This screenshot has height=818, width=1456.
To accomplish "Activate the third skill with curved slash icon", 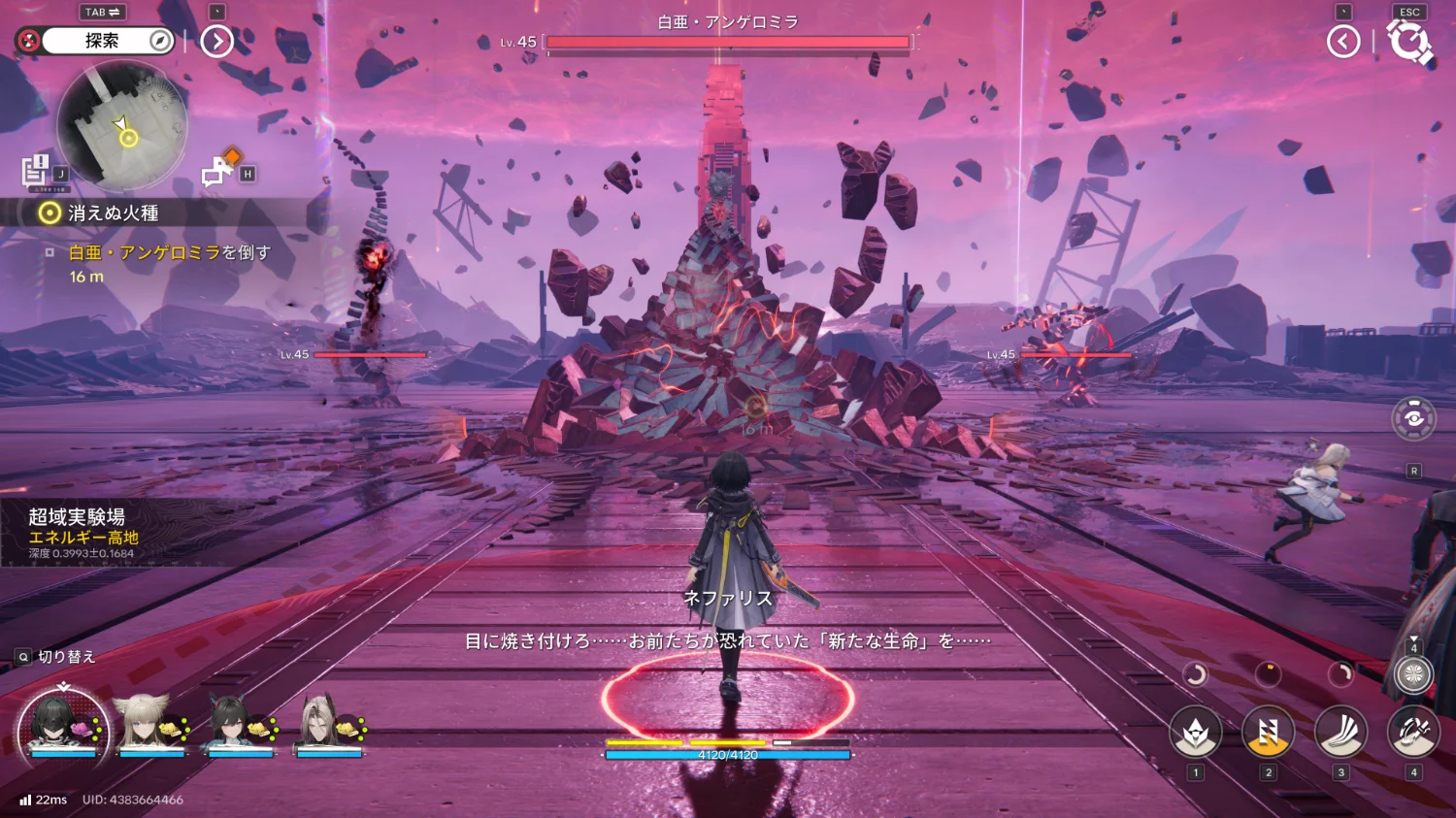I will (1340, 733).
